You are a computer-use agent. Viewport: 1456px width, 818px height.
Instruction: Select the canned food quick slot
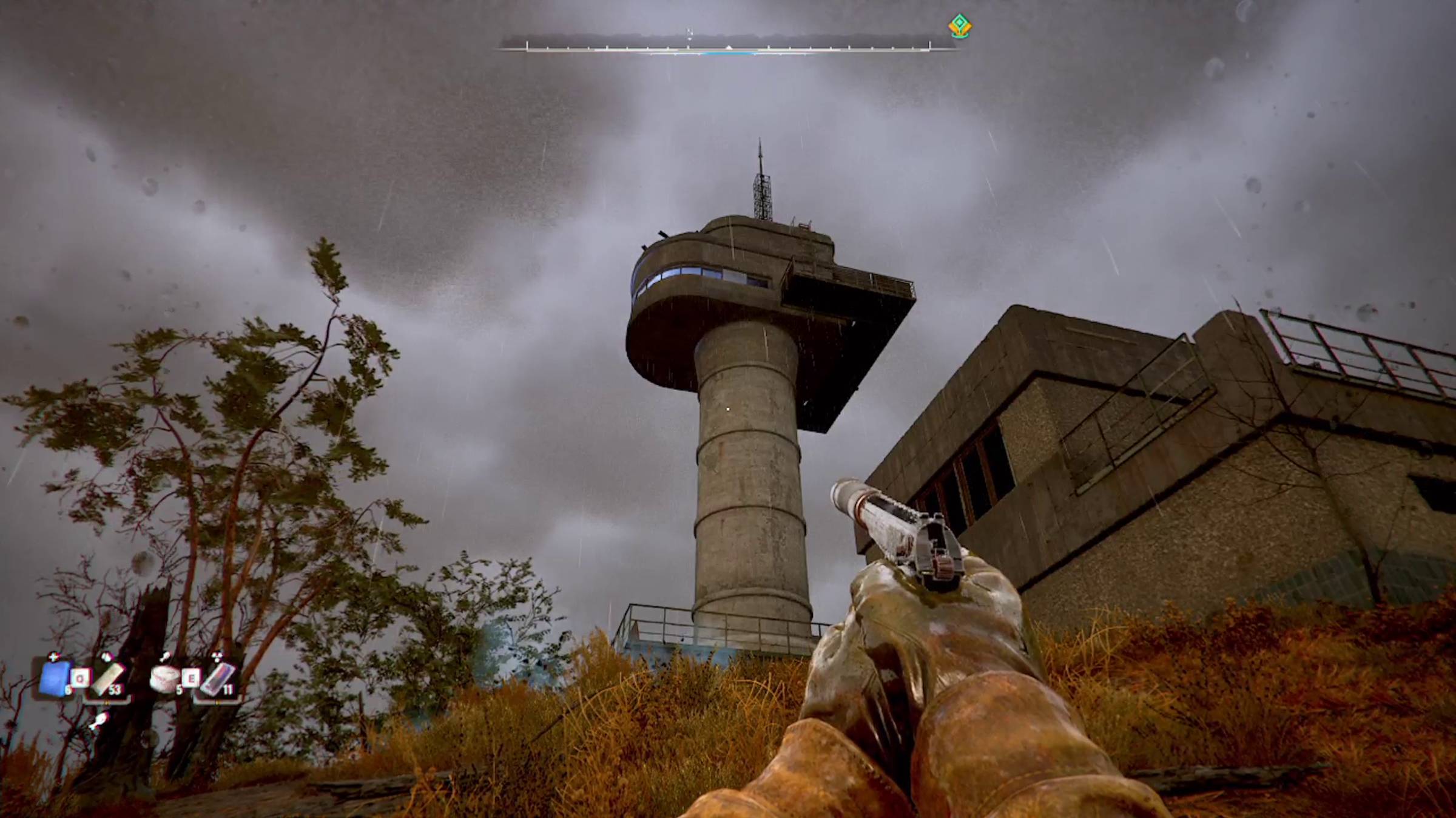pyautogui.click(x=164, y=678)
